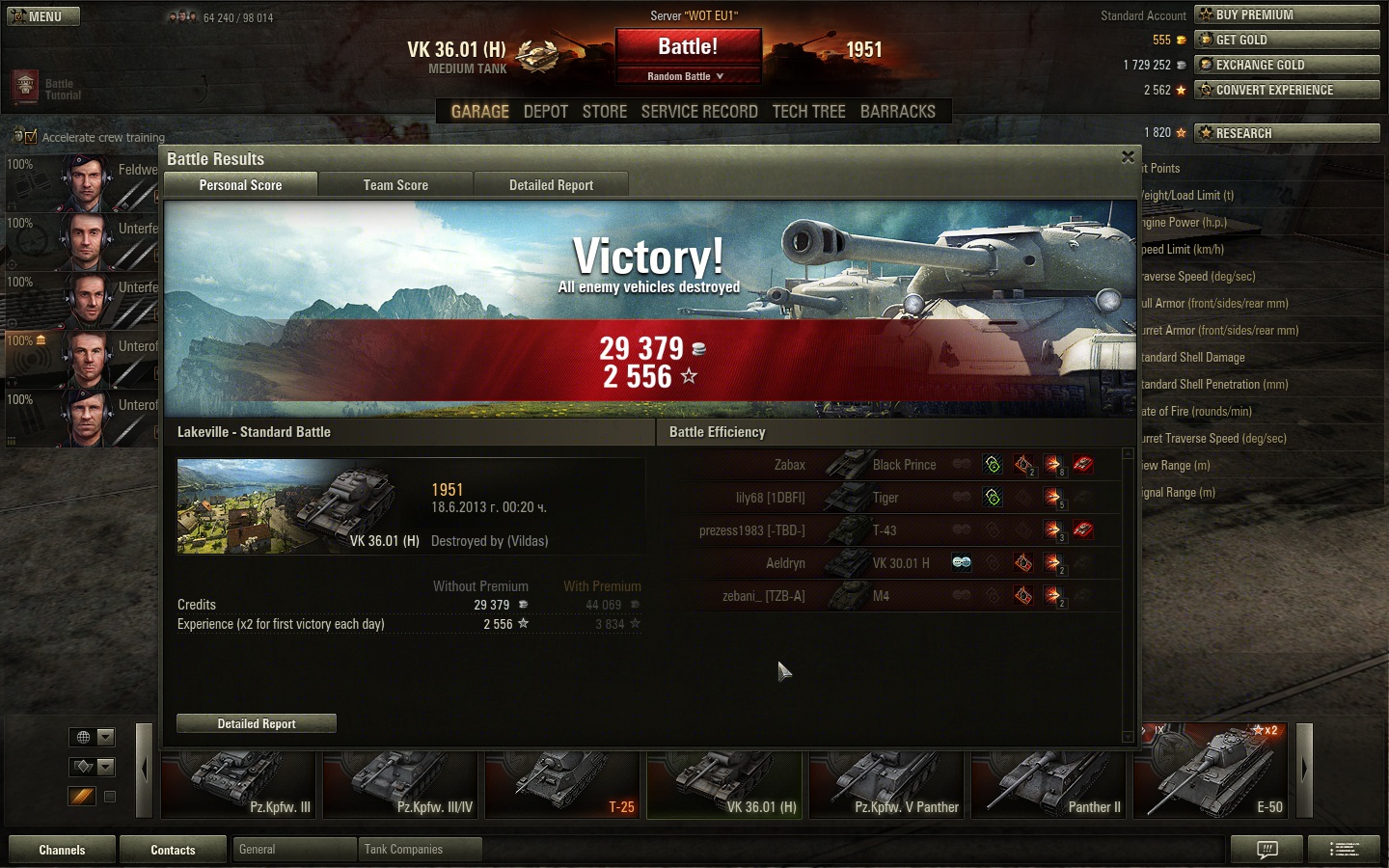
Task: Open the Contacts list
Action: pyautogui.click(x=173, y=850)
